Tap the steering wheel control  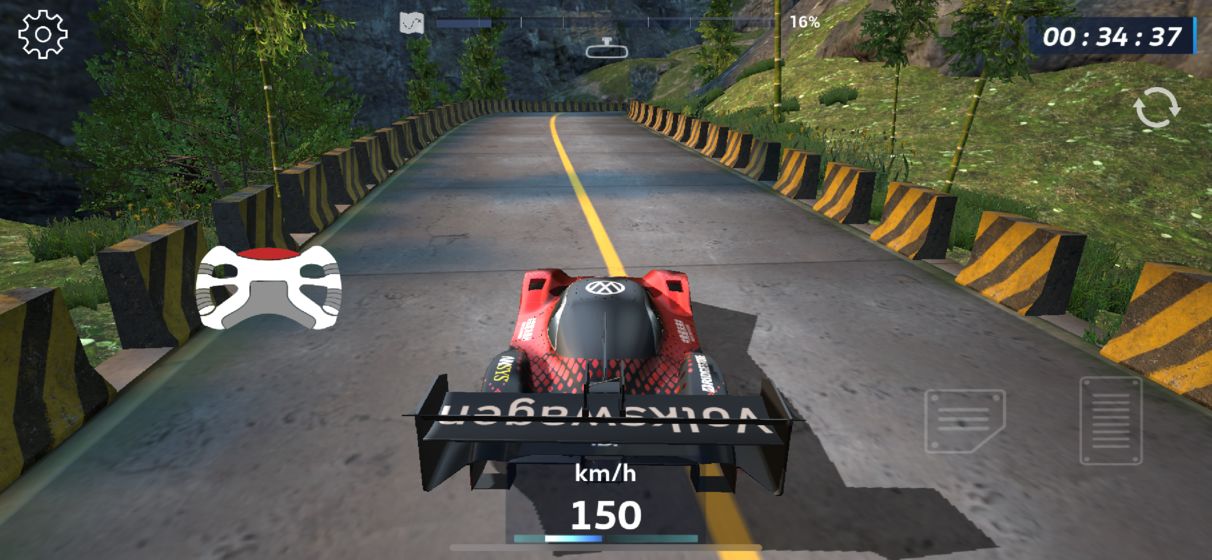[268, 286]
